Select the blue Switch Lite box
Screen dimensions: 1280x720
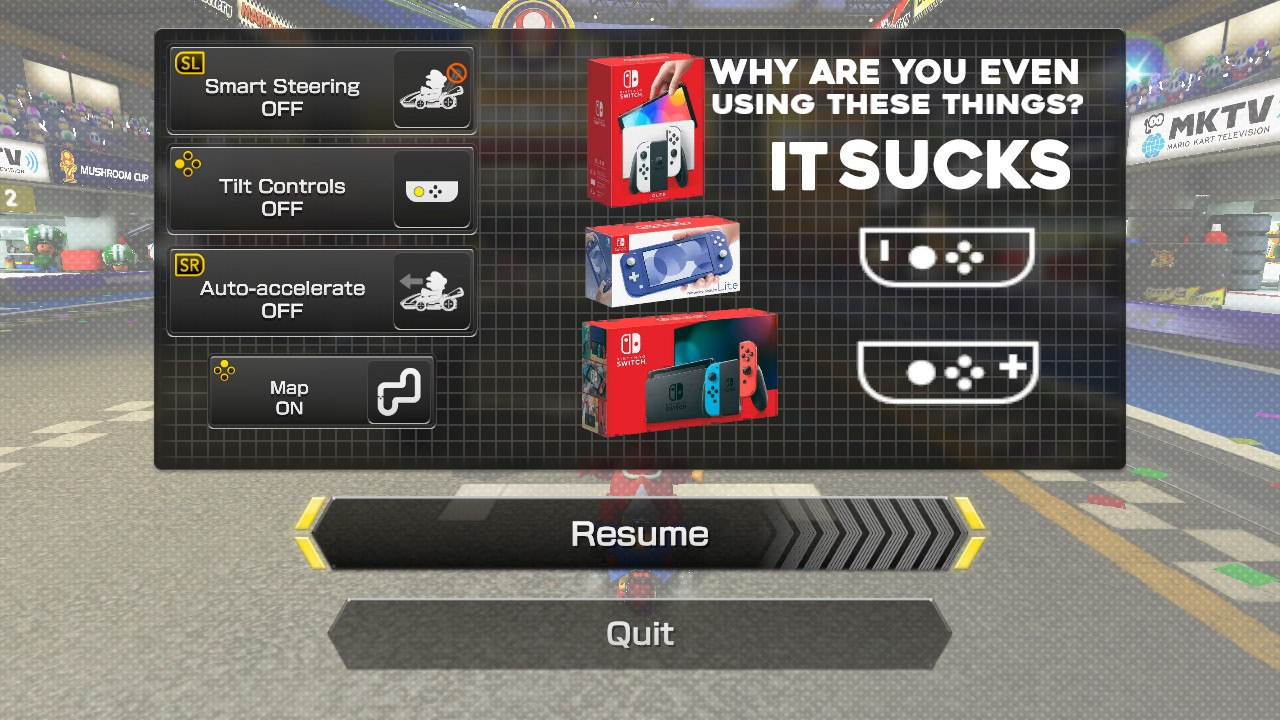tap(664, 262)
